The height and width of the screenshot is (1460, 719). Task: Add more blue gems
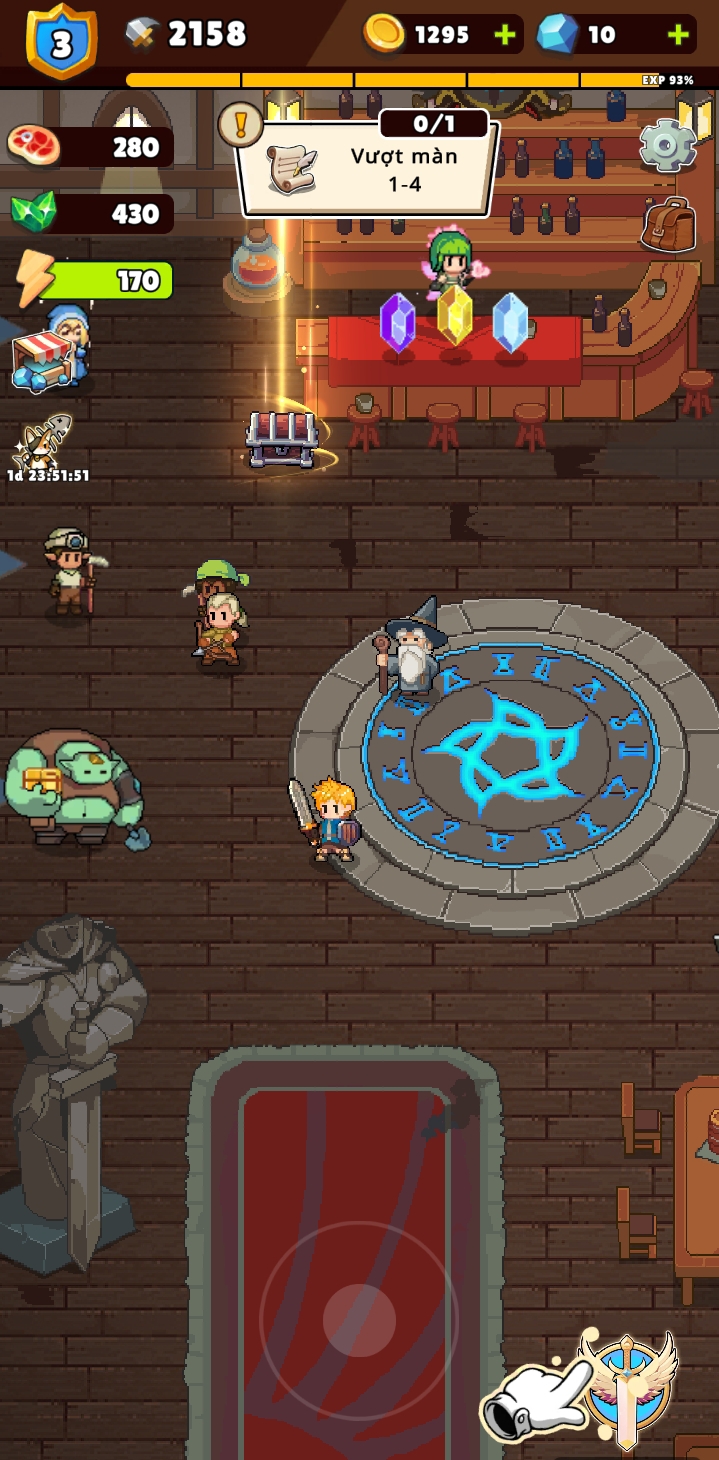[x=679, y=36]
